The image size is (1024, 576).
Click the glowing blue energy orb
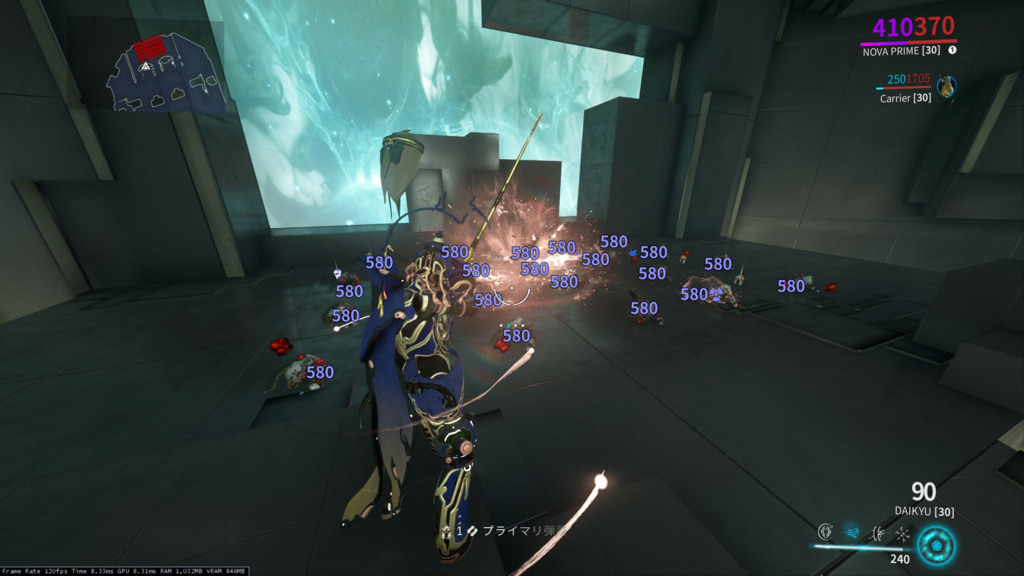tap(937, 545)
